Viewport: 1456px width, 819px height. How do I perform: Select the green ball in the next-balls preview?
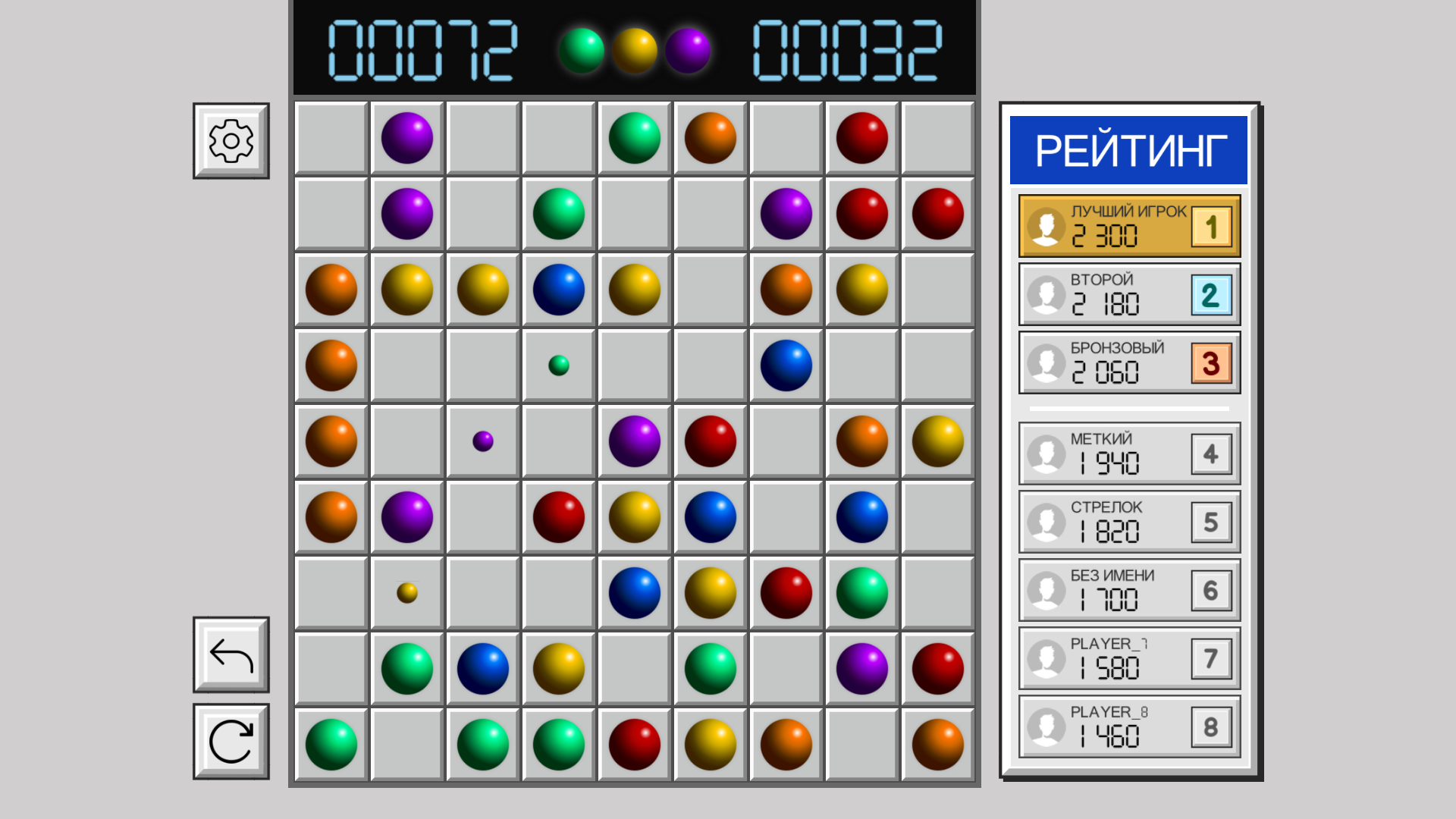581,51
